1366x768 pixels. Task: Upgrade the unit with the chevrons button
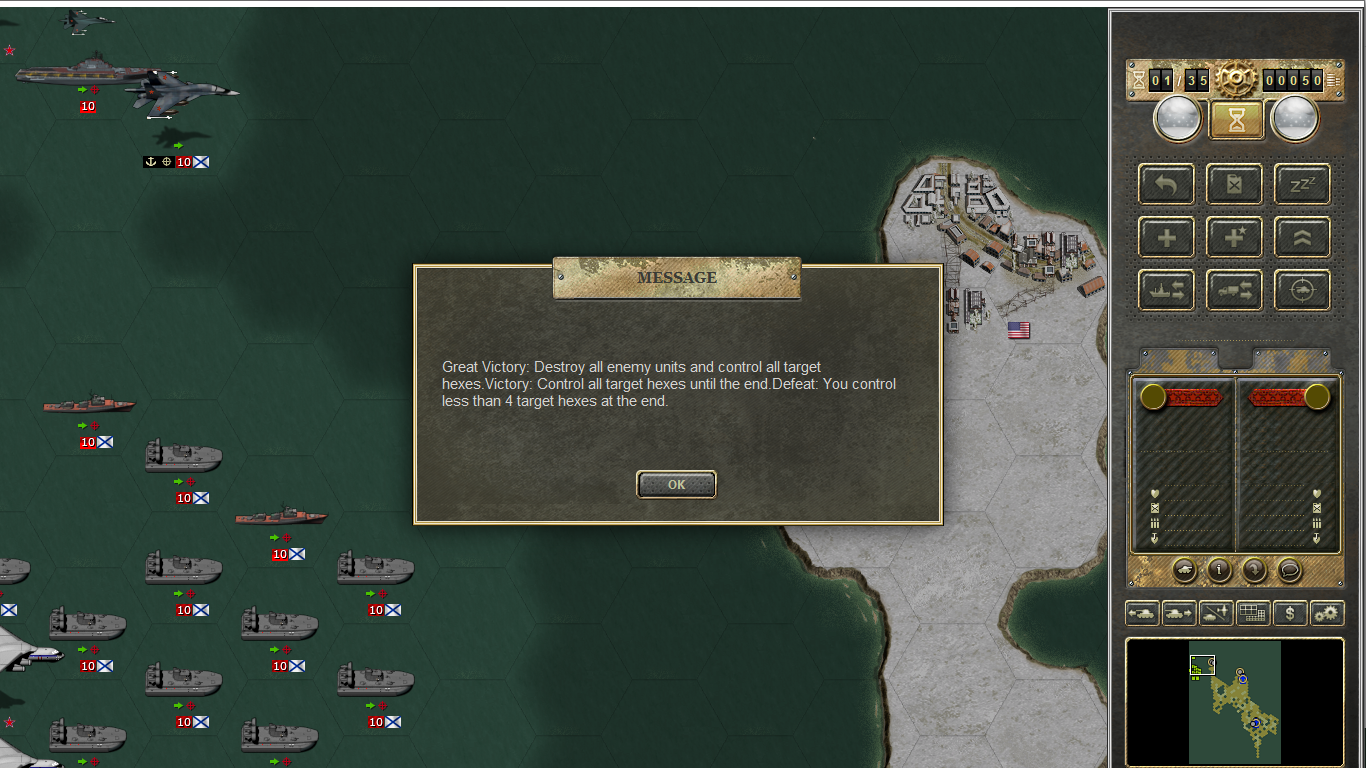pos(1302,237)
